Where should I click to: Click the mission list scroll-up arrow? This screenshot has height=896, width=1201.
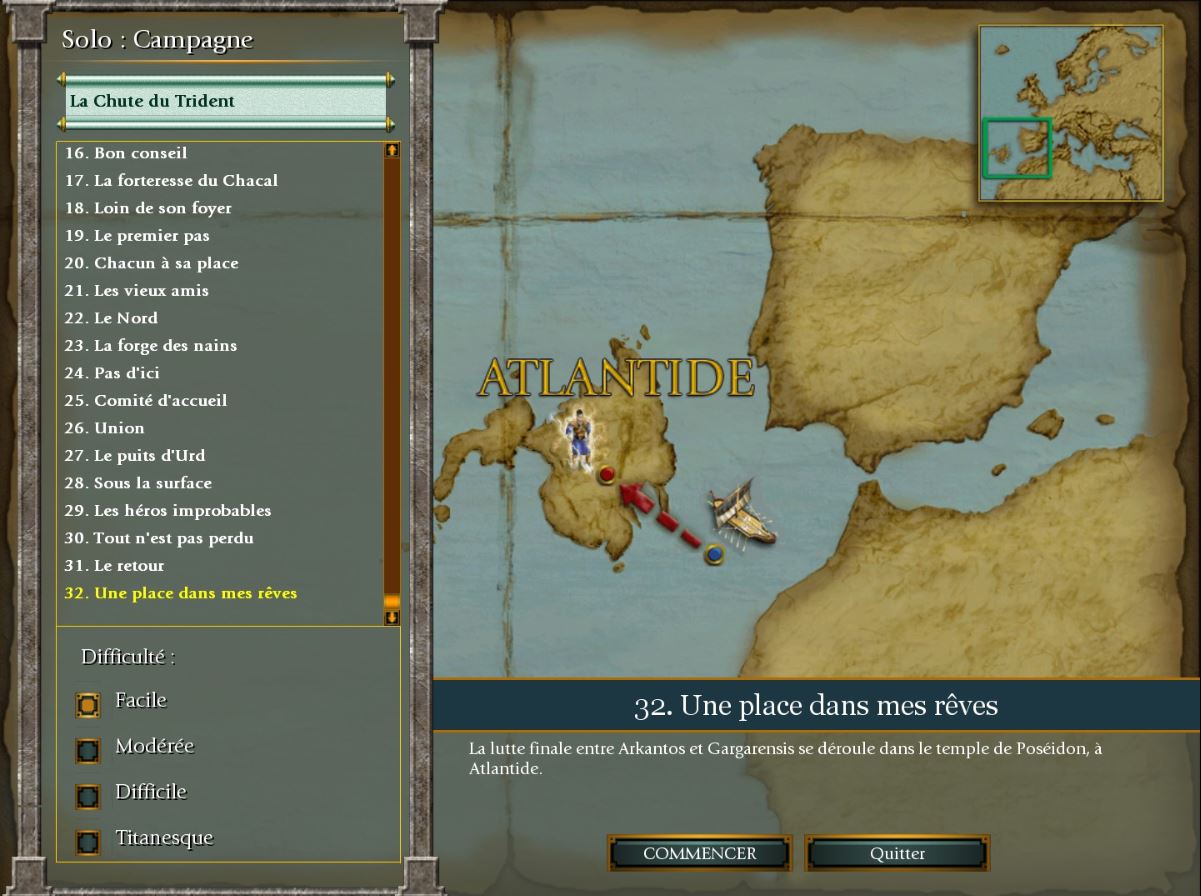(x=392, y=151)
